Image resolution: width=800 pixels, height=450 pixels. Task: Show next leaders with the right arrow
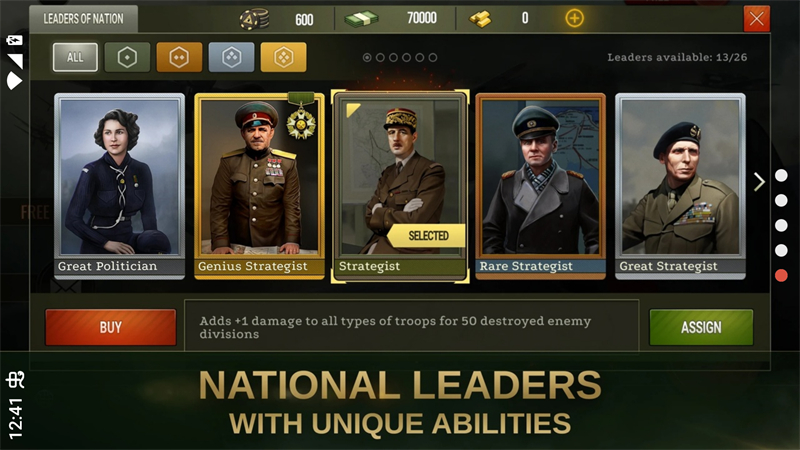click(759, 181)
